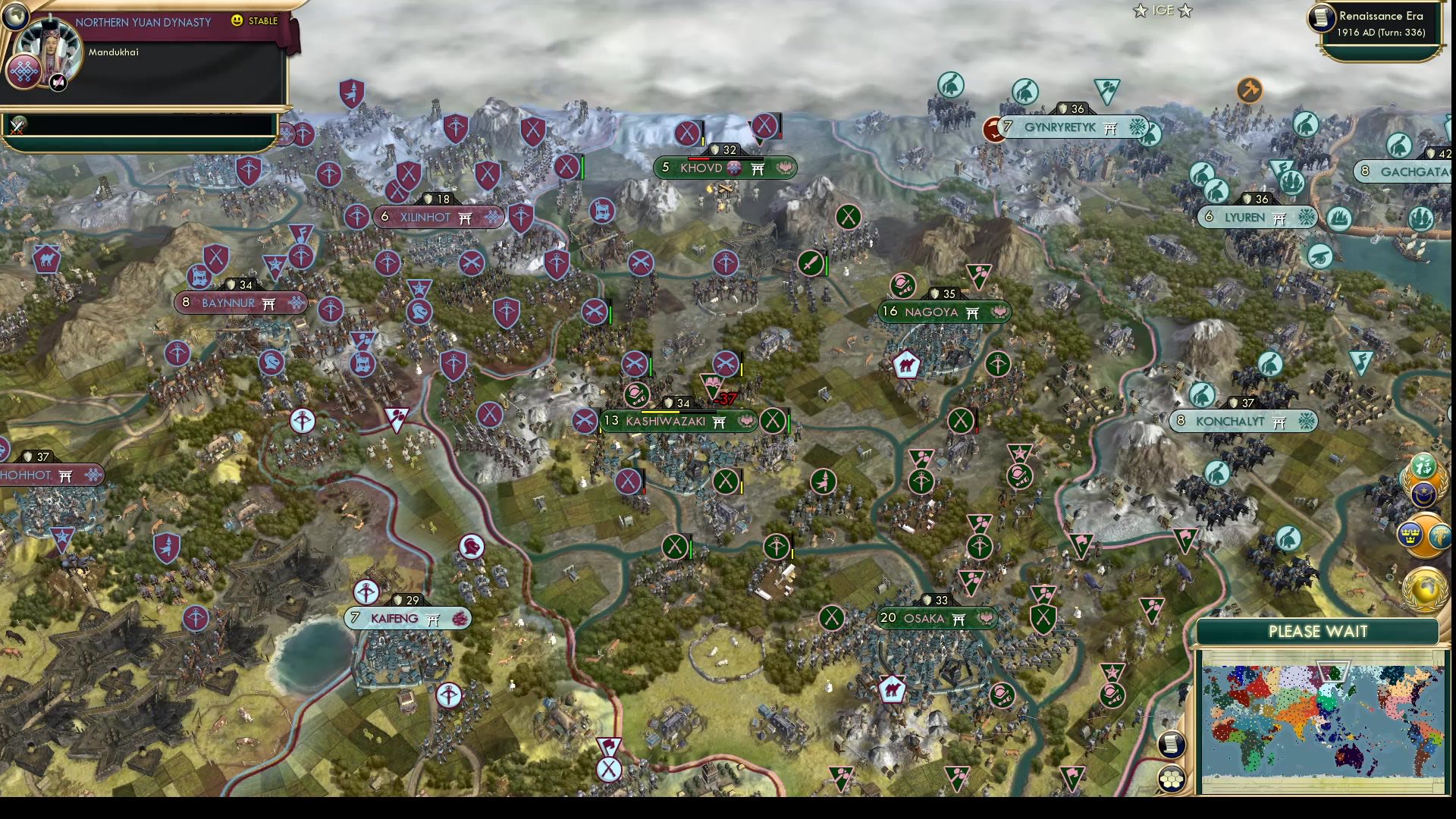Screen dimensions: 1456x819
Task: Click the viewport rectangle on the minimap
Action: [1334, 671]
